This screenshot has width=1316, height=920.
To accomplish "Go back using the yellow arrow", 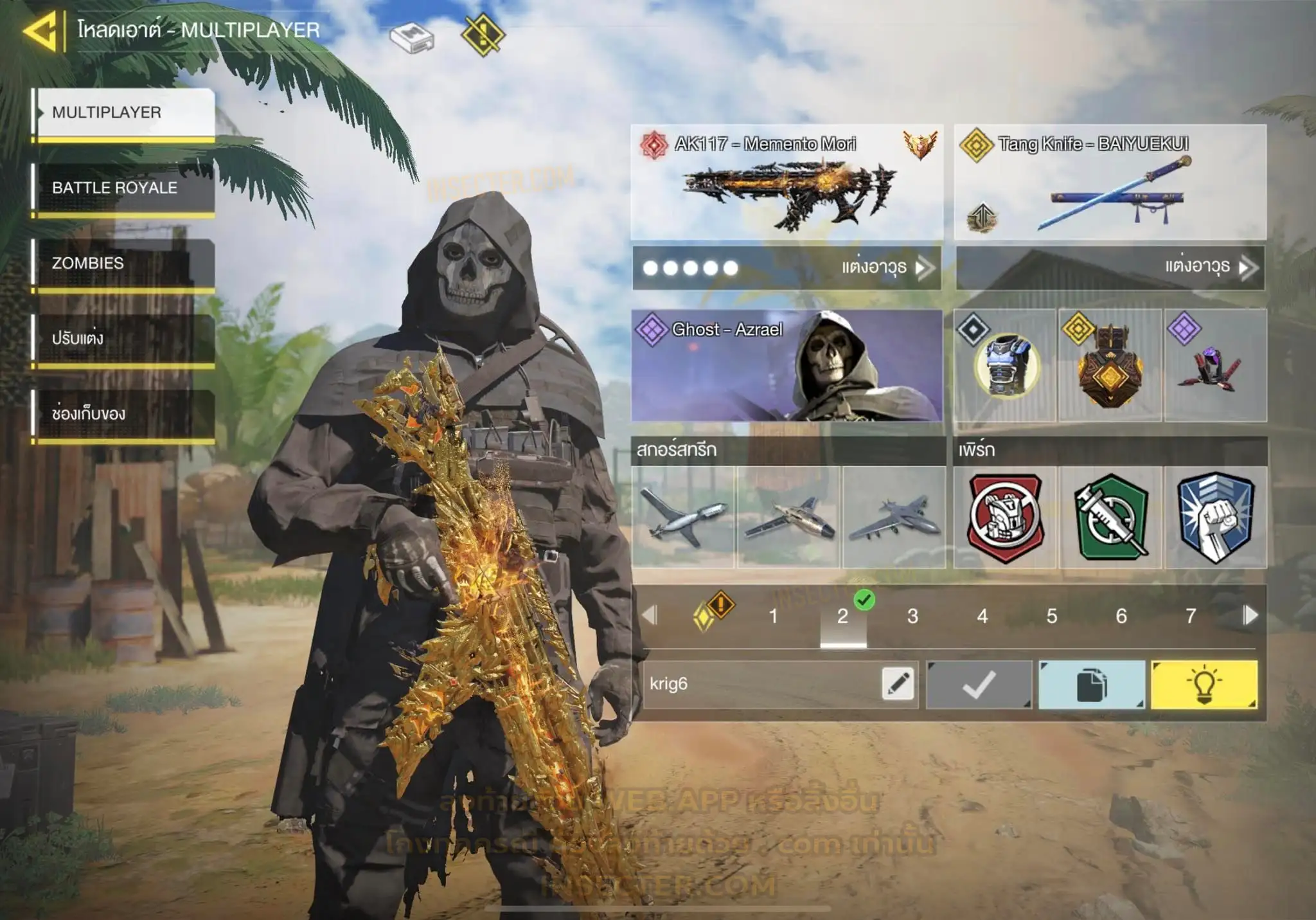I will [41, 30].
